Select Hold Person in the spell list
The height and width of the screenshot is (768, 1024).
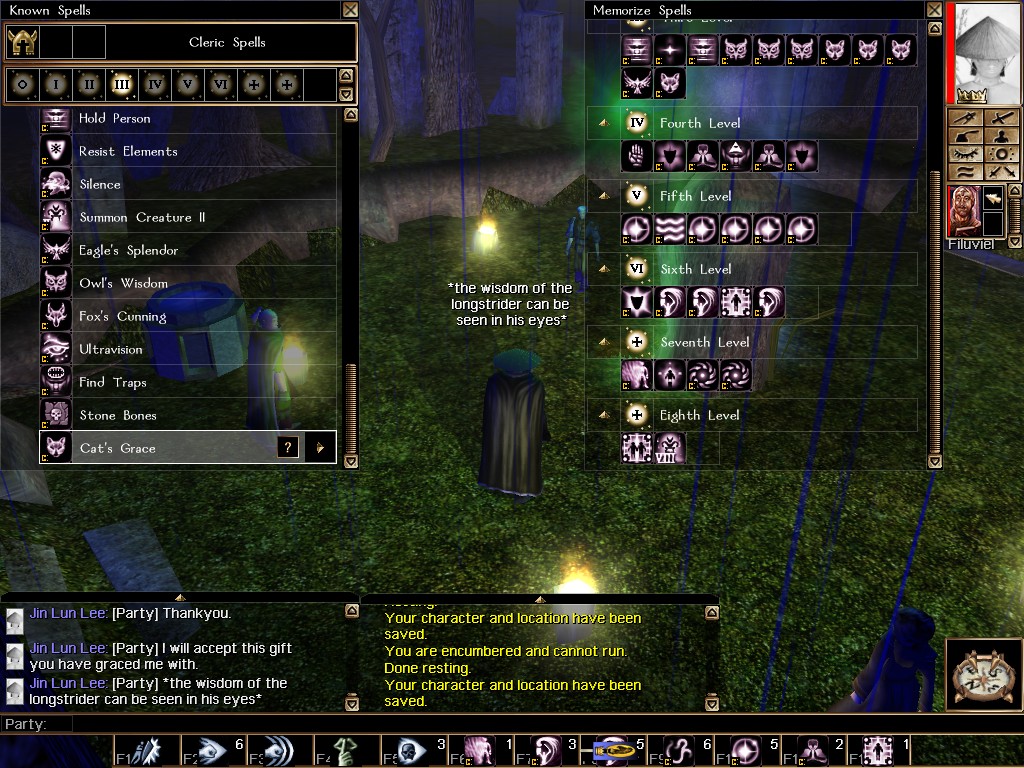point(114,119)
